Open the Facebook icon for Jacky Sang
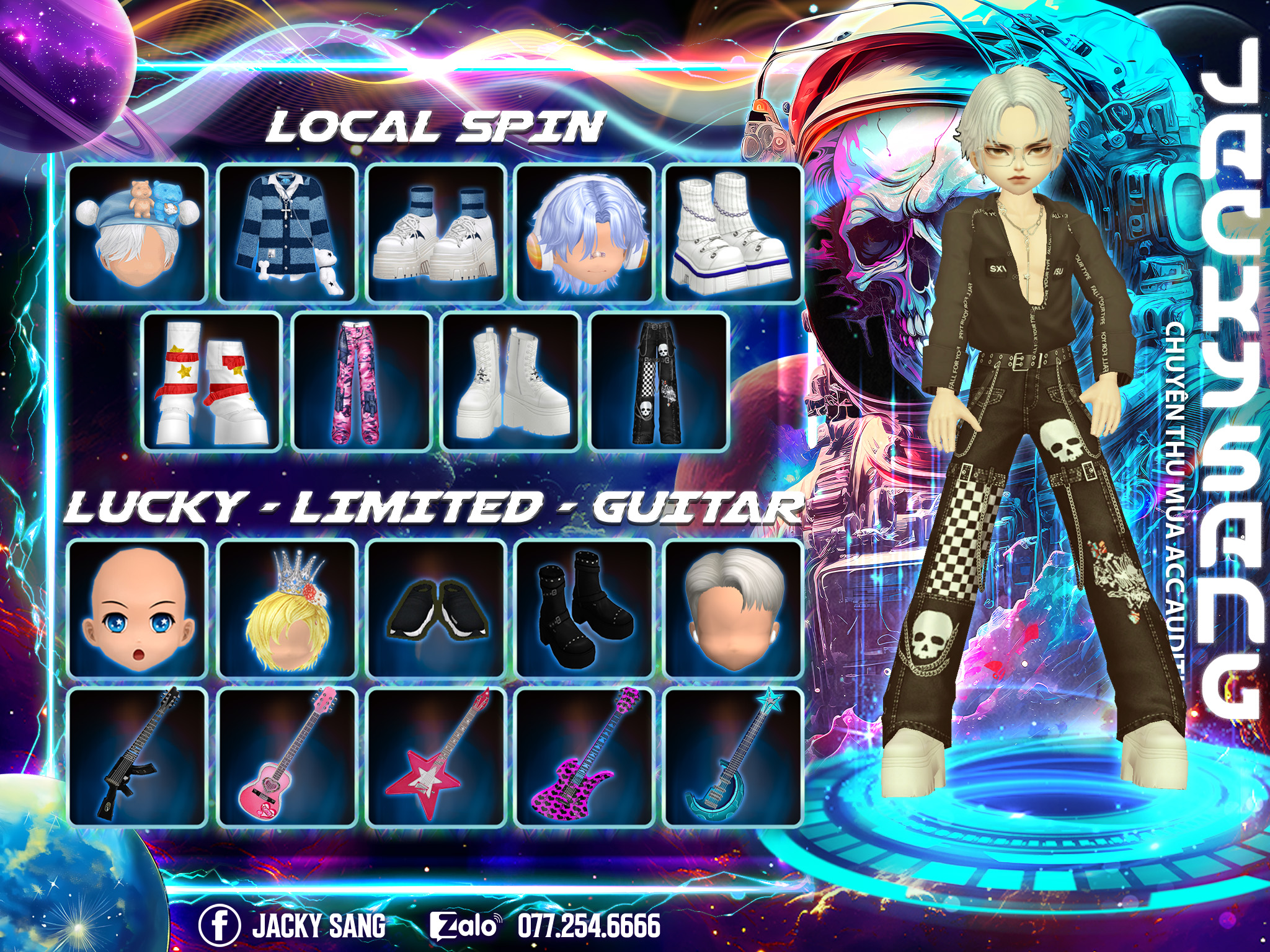Viewport: 1270px width, 952px height. tap(219, 925)
